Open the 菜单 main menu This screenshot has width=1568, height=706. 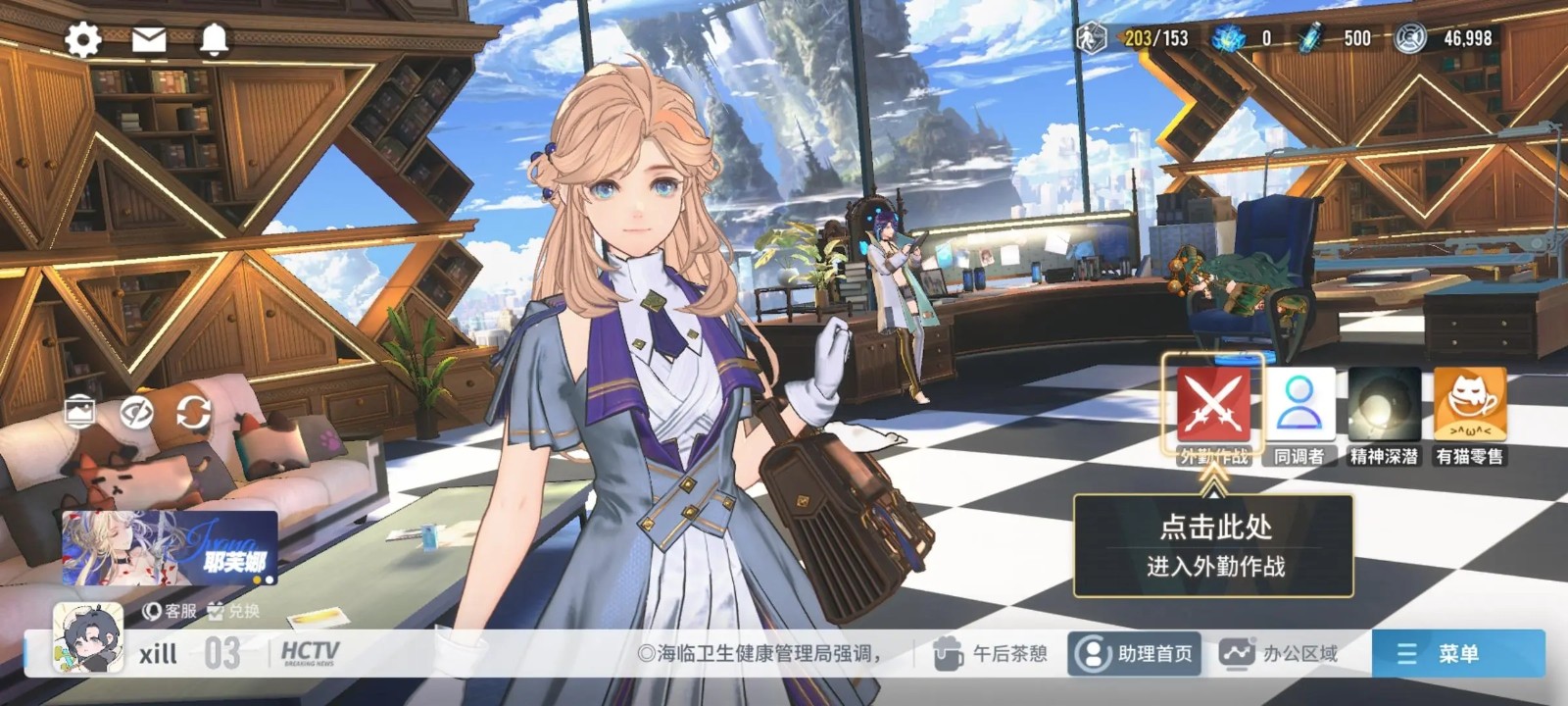pyautogui.click(x=1457, y=654)
